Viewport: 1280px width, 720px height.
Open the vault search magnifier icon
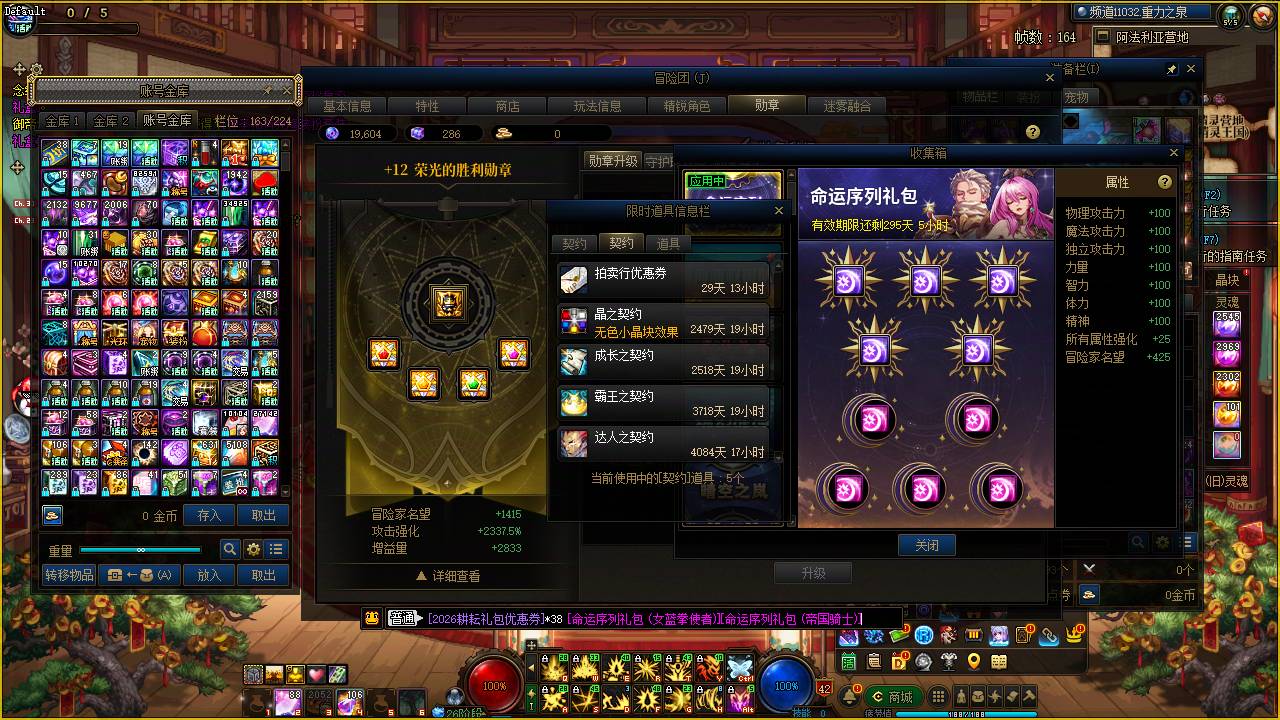point(231,548)
